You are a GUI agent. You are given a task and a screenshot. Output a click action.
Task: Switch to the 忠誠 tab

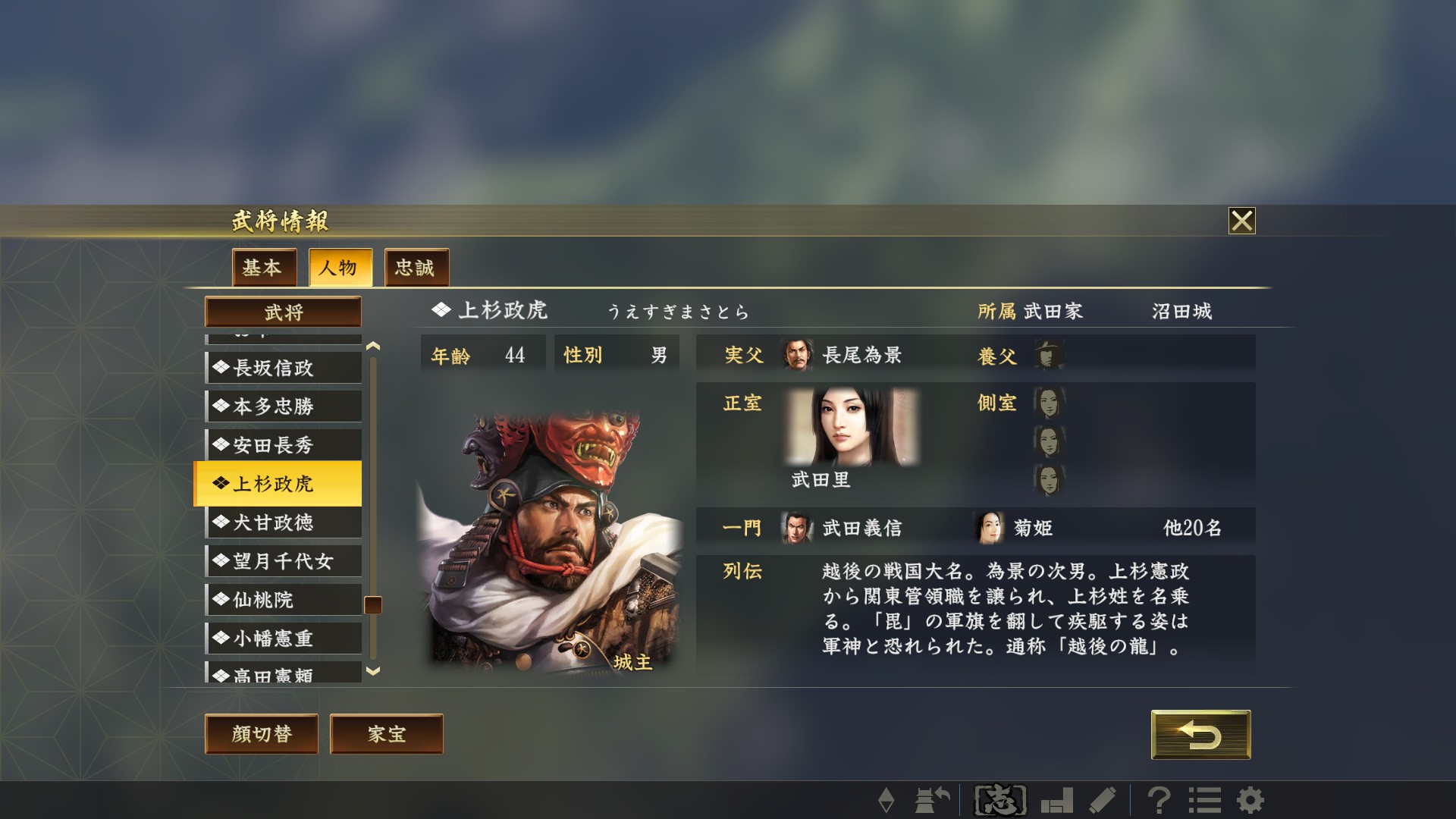(416, 268)
